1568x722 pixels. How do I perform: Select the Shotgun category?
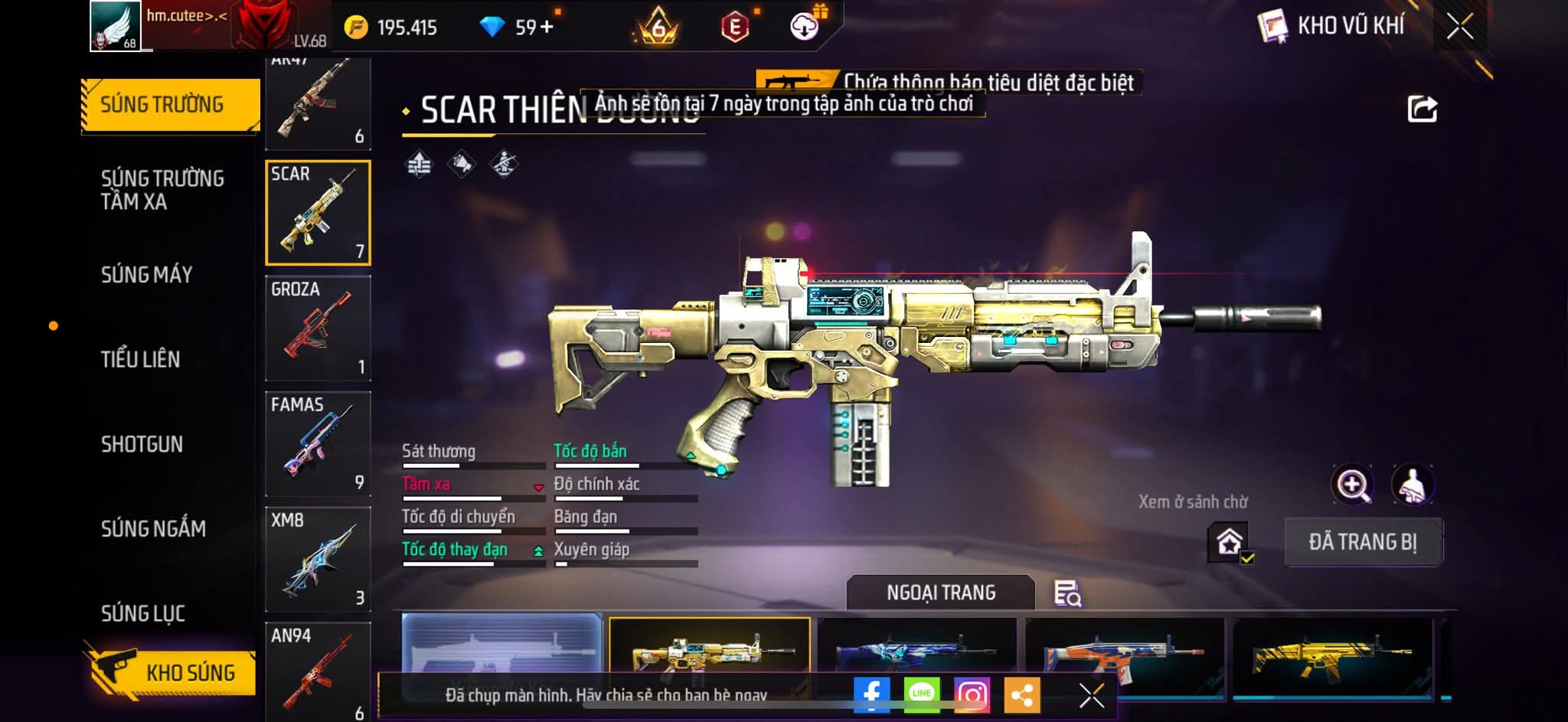click(142, 444)
